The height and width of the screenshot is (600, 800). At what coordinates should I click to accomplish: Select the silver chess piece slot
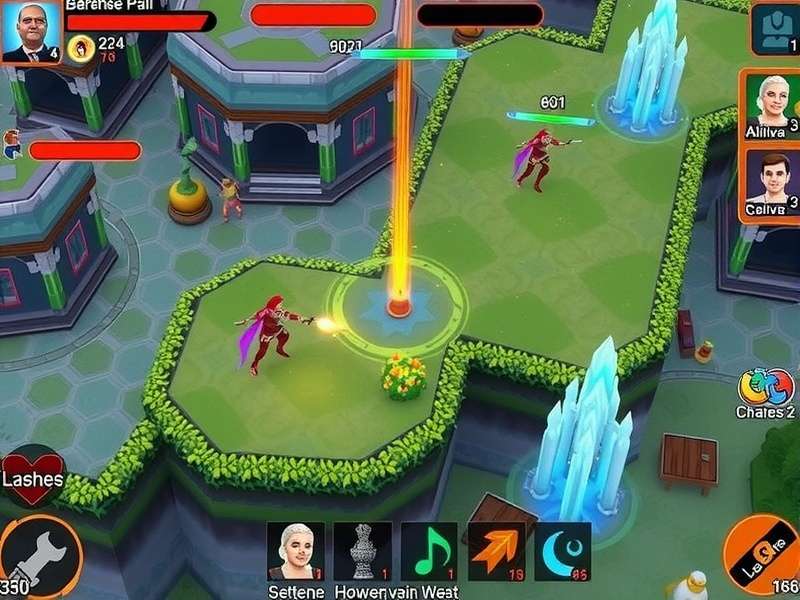(362, 551)
